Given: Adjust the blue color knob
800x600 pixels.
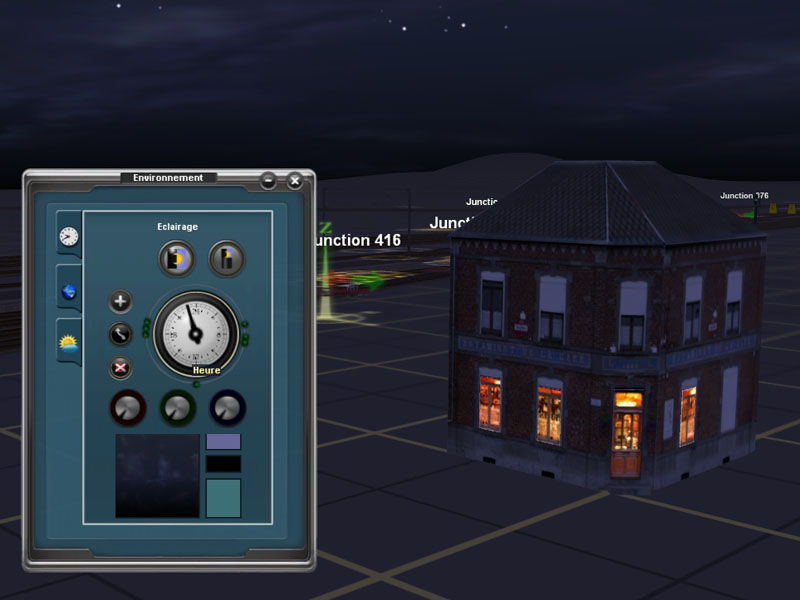Looking at the screenshot, I should click(228, 407).
